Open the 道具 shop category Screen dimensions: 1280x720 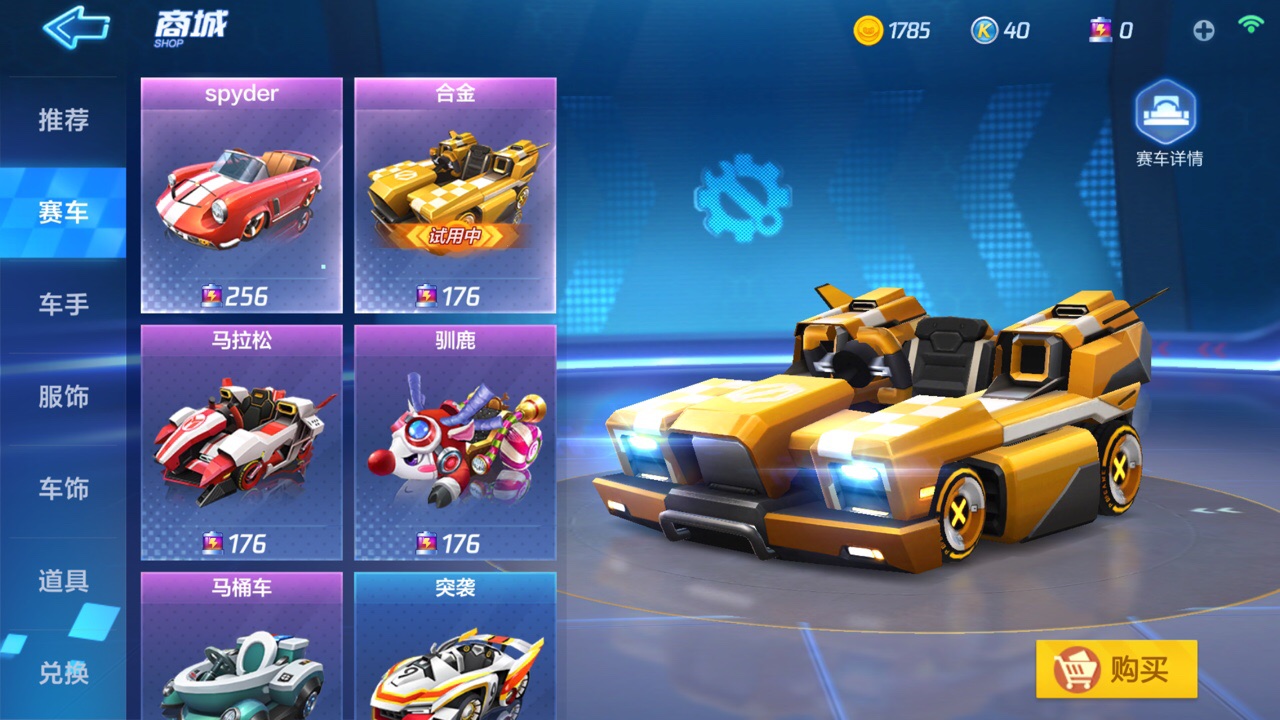tap(63, 581)
